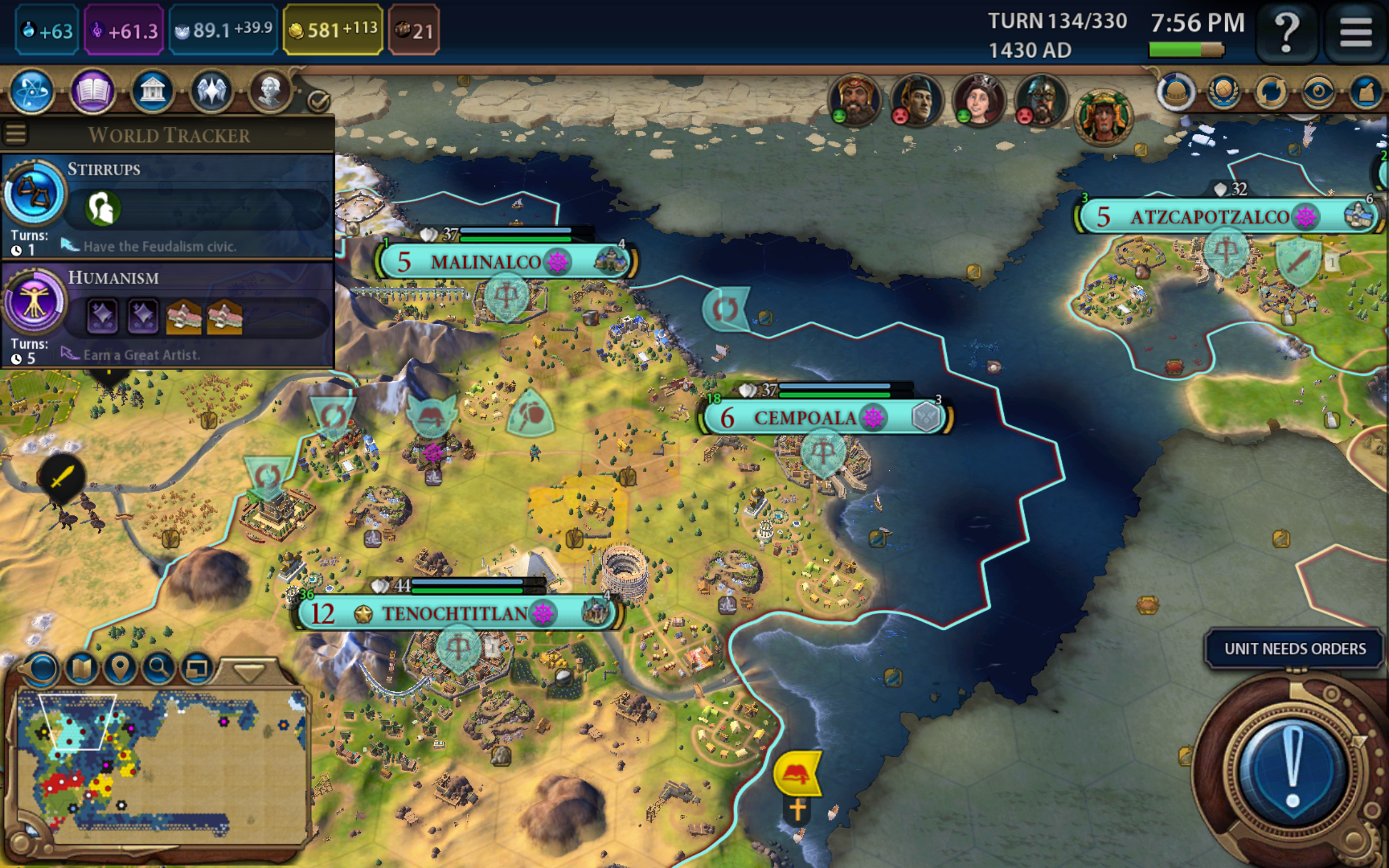Open the map search magnifier tool
This screenshot has width=1389, height=868.
pos(158,668)
